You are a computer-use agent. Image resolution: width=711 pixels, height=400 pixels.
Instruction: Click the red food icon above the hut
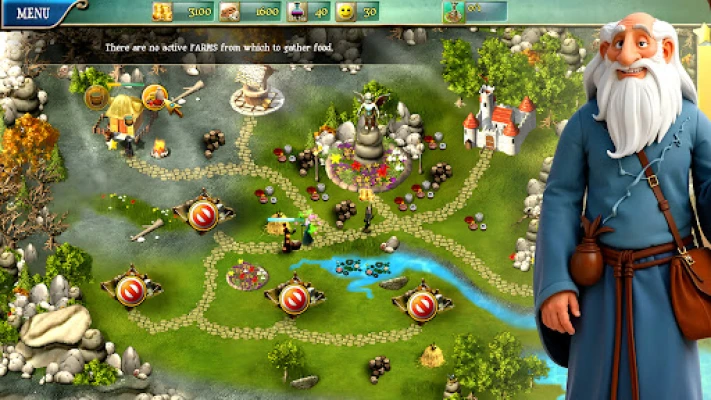tap(154, 96)
